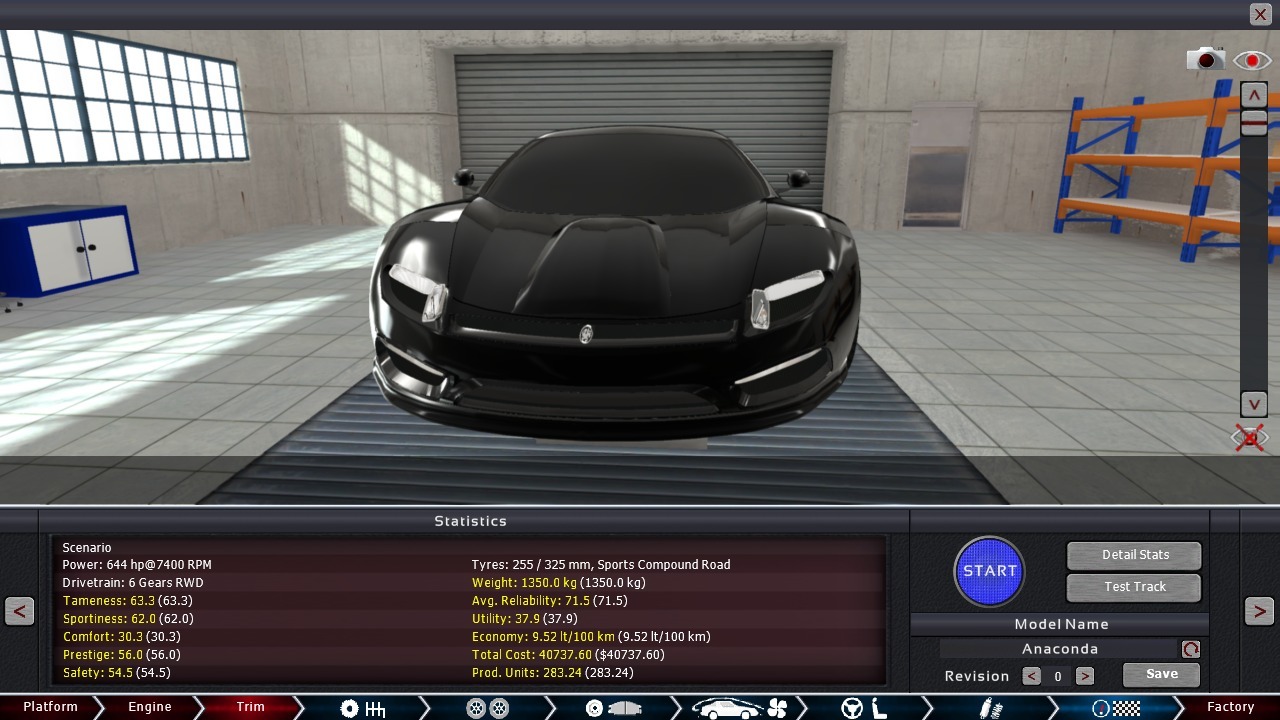Open the Detail Stats panel

point(1134,555)
